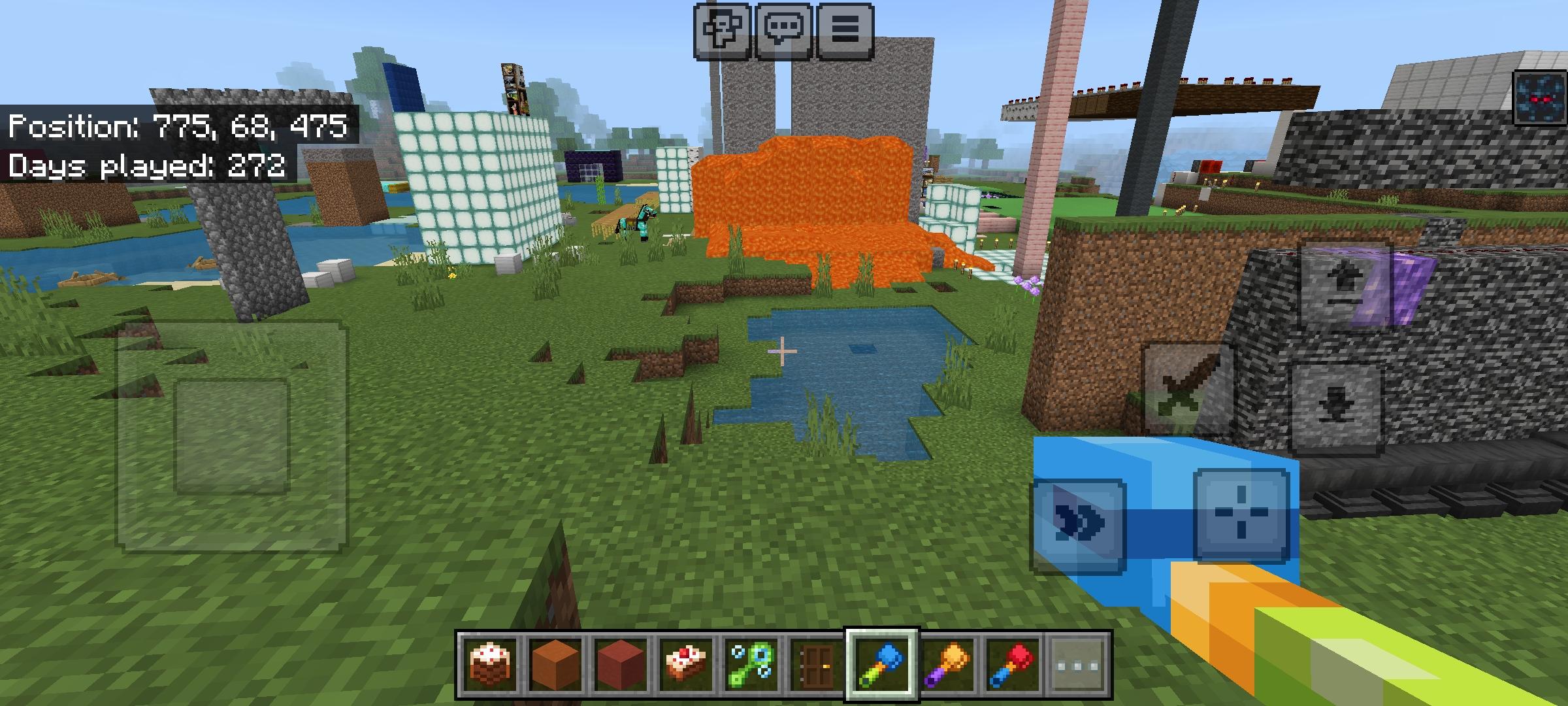Tap the crossed sword attack button

(x=1188, y=390)
